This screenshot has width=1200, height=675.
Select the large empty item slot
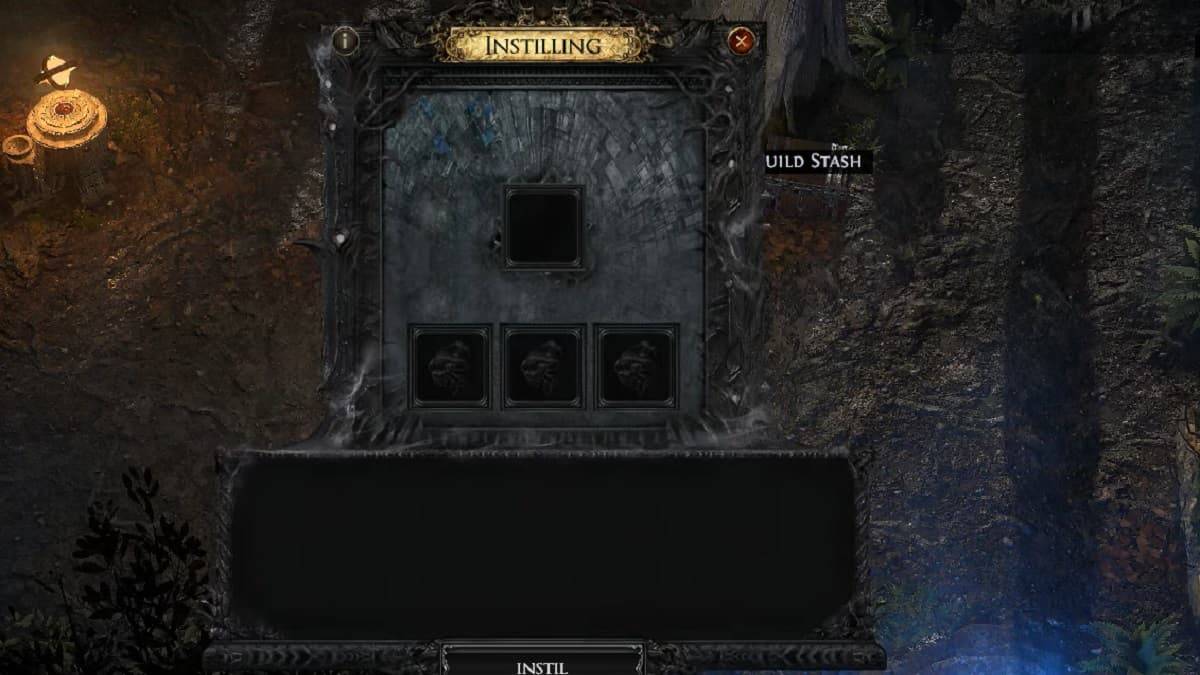[543, 227]
